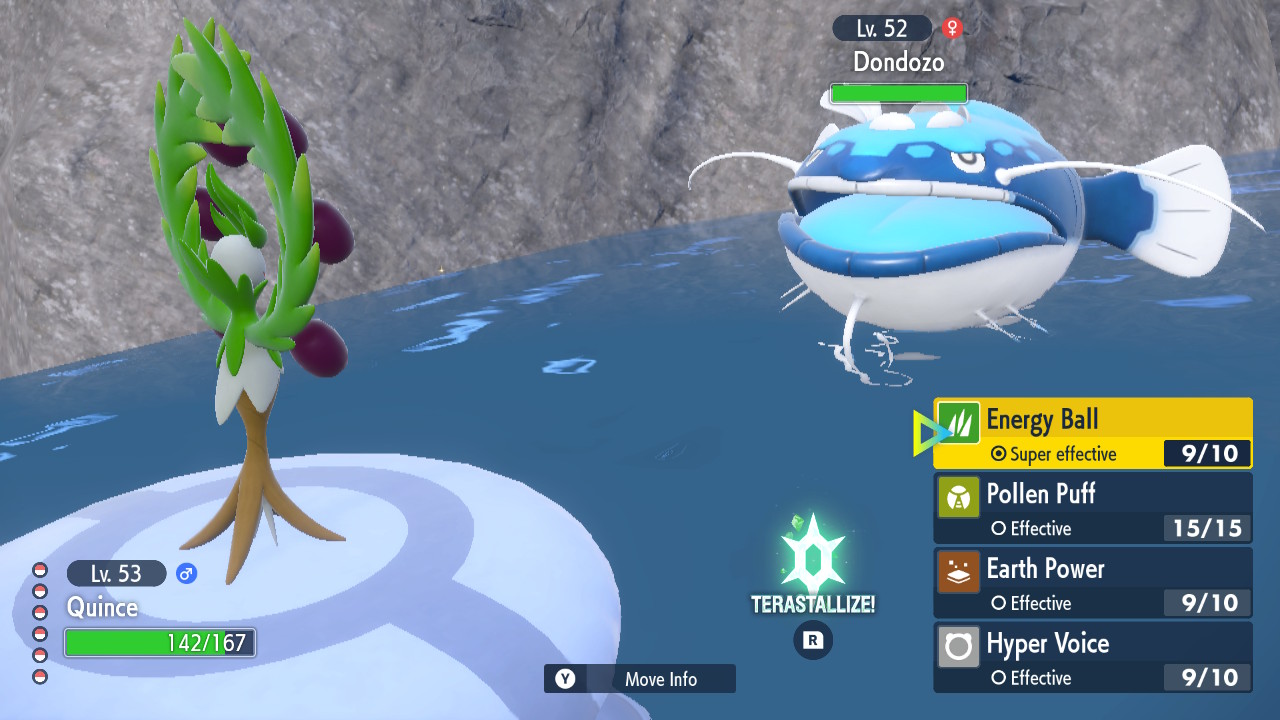Choose Pollen Puff from the move list
This screenshot has height=720, width=1280.
pos(1092,508)
